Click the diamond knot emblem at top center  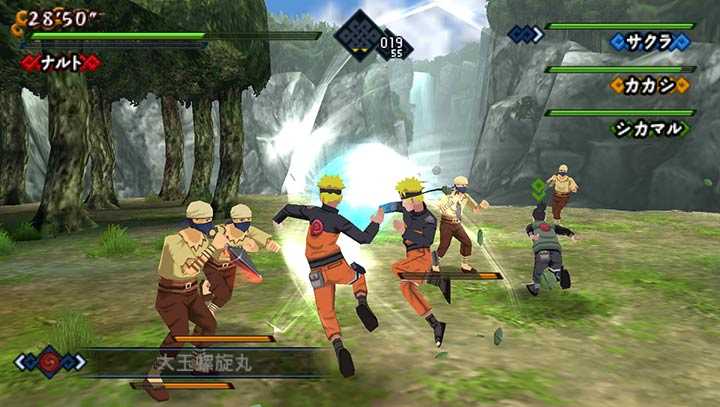tap(358, 37)
